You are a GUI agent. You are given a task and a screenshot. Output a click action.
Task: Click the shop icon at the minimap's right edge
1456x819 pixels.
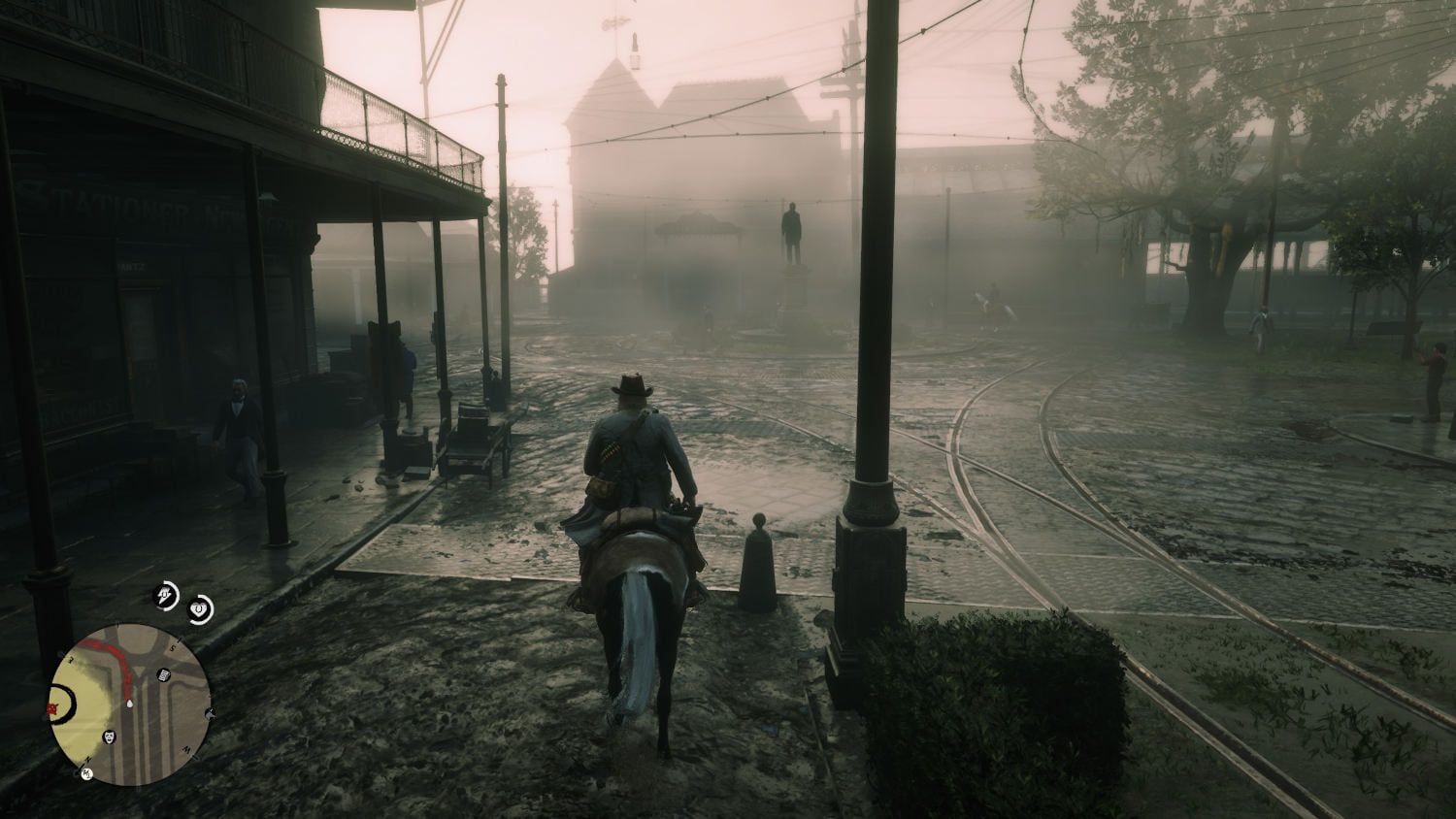[210, 713]
